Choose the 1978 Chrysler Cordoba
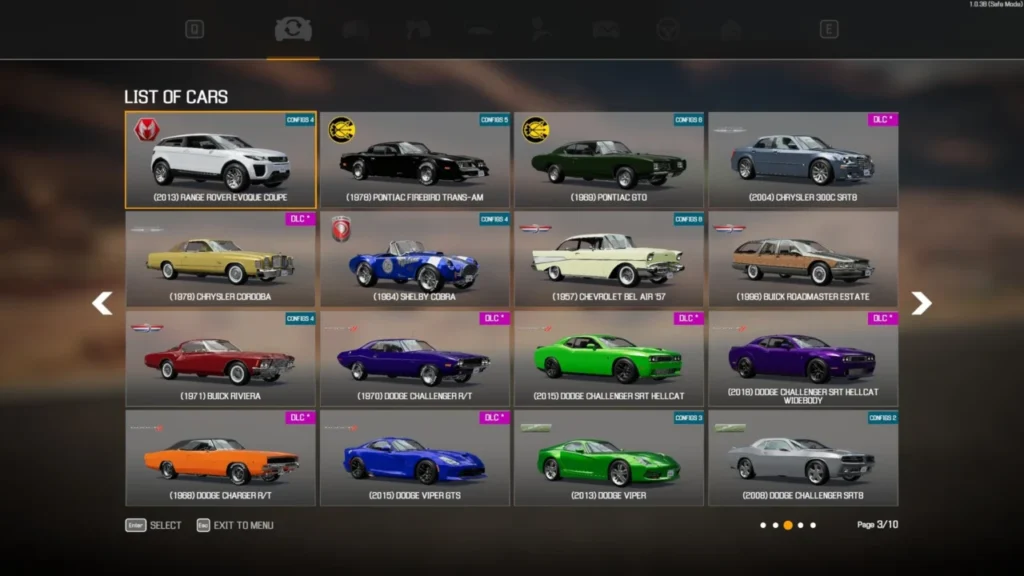The width and height of the screenshot is (1024, 576). (220, 259)
